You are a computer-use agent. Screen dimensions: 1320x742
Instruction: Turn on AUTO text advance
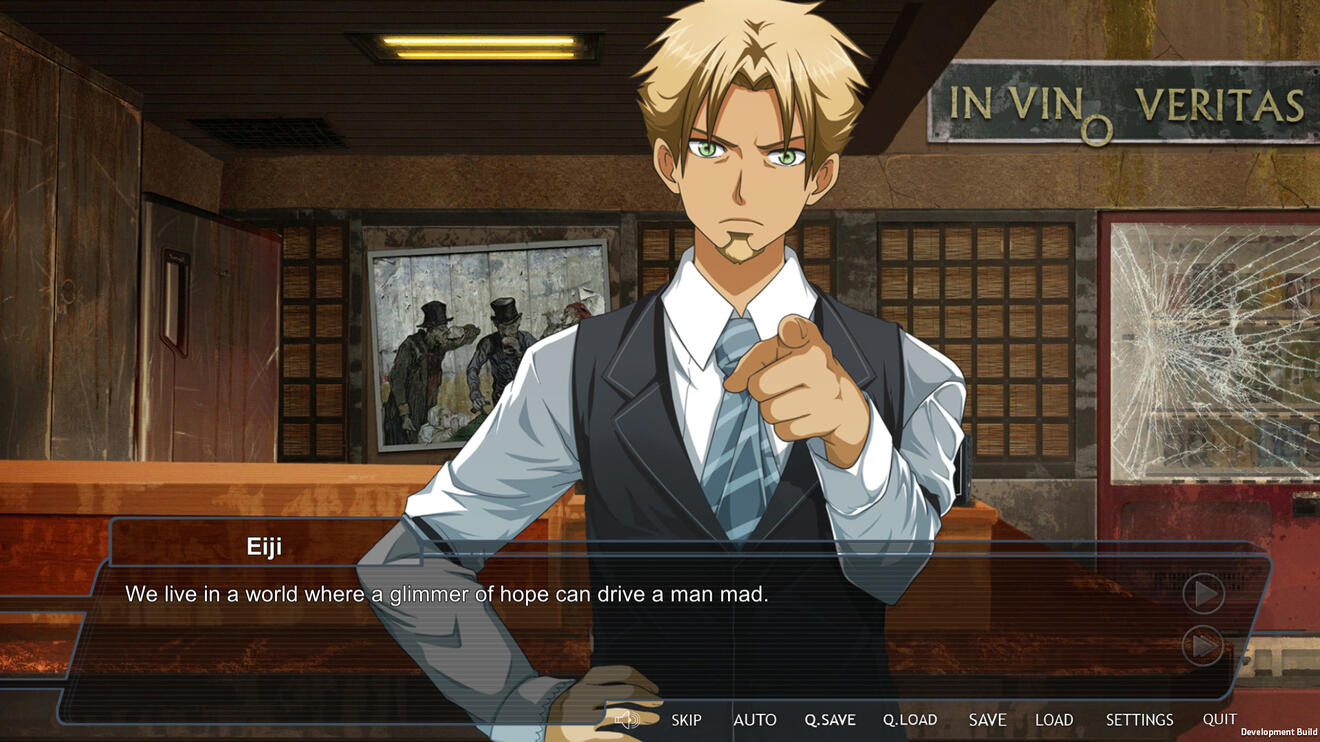click(755, 720)
